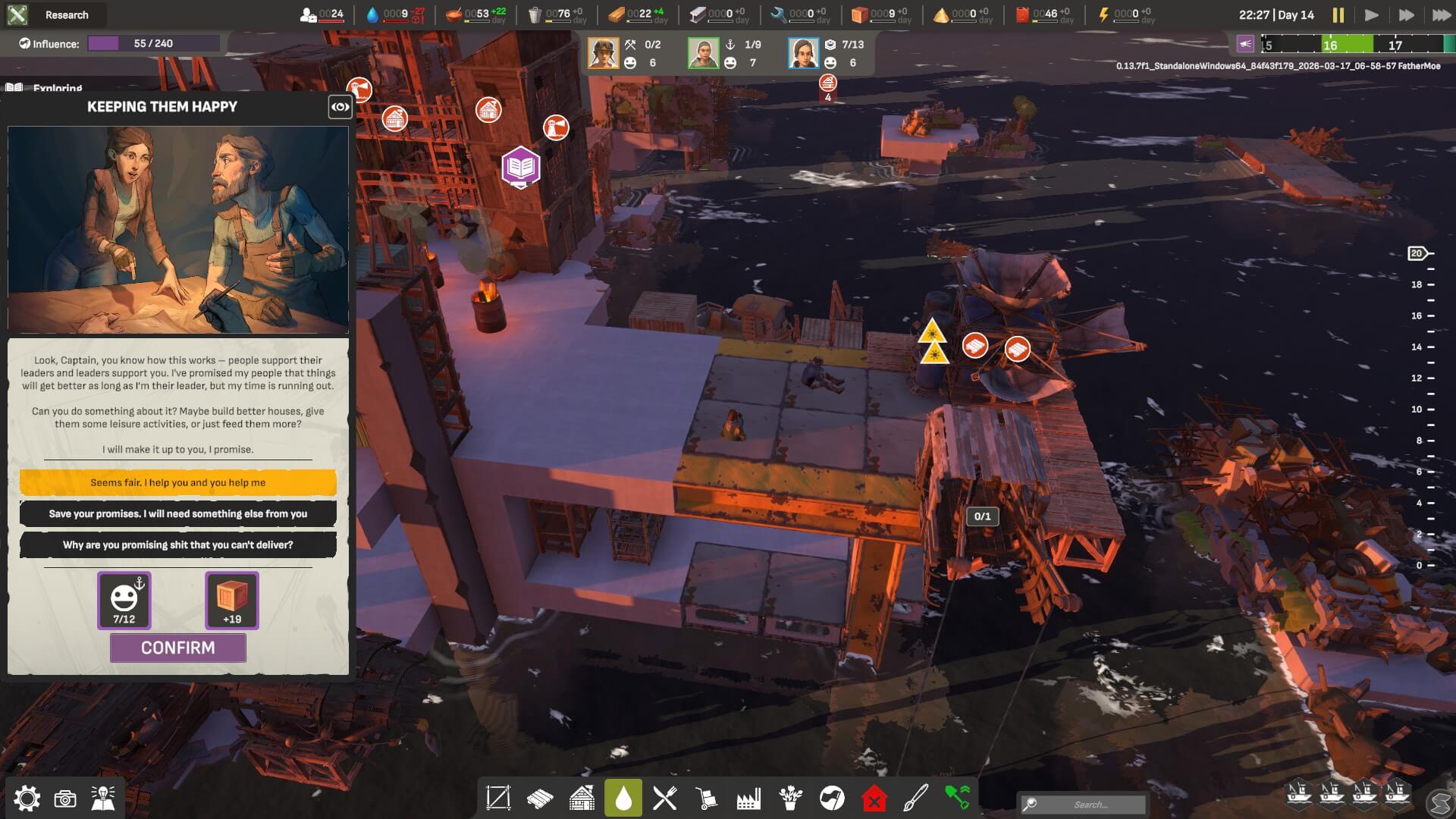The image size is (1456, 819).
Task: Choose 'Seems fair. I help you and you help me'
Action: click(177, 482)
